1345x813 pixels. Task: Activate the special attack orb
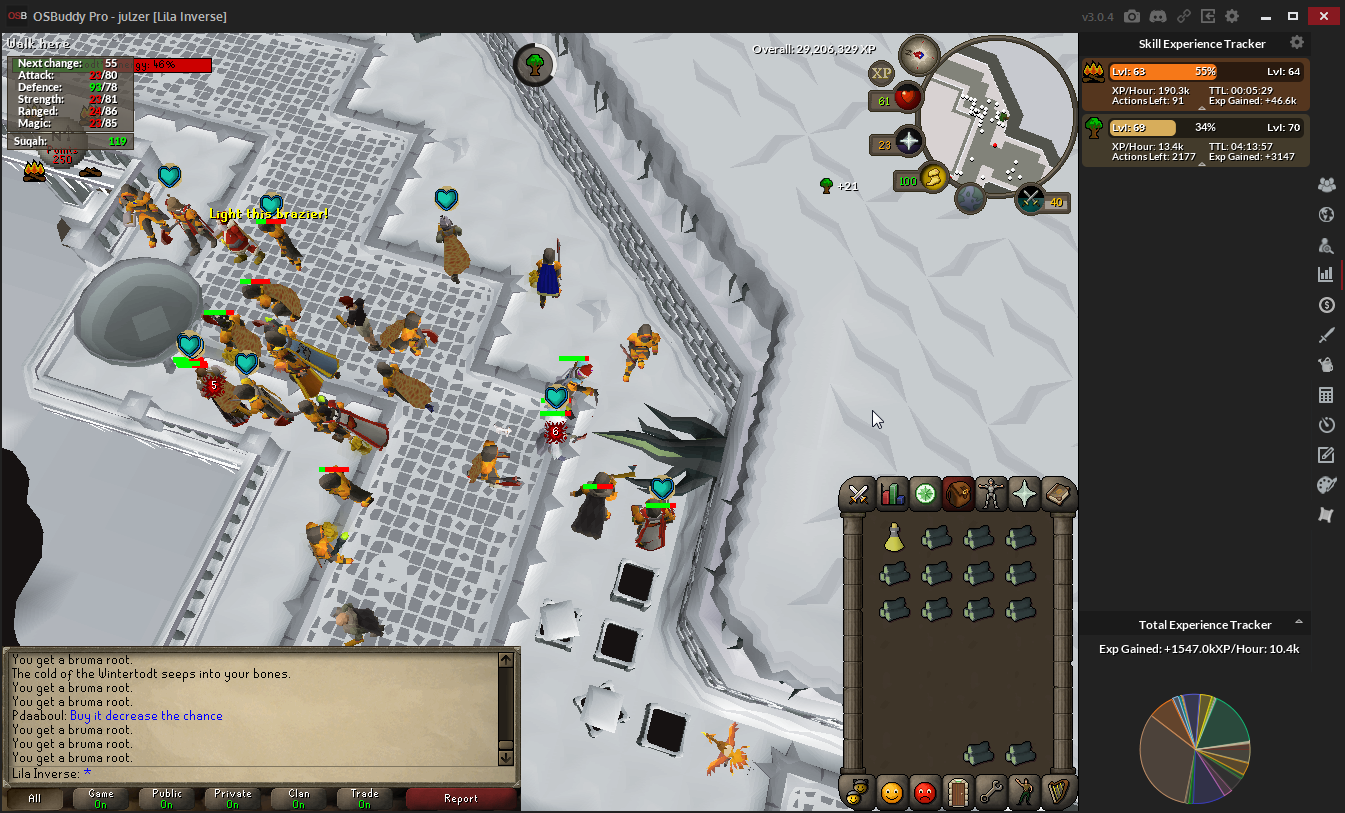point(1030,200)
